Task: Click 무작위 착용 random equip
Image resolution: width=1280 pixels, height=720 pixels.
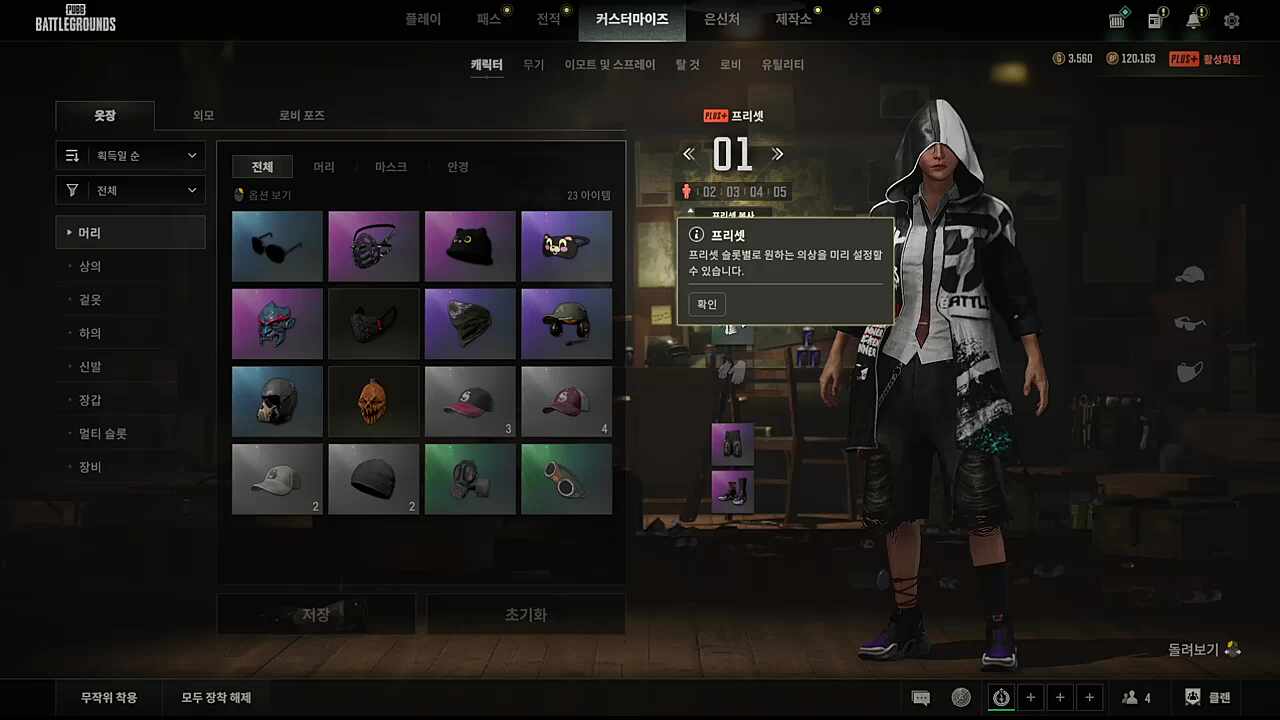Action: pos(109,698)
